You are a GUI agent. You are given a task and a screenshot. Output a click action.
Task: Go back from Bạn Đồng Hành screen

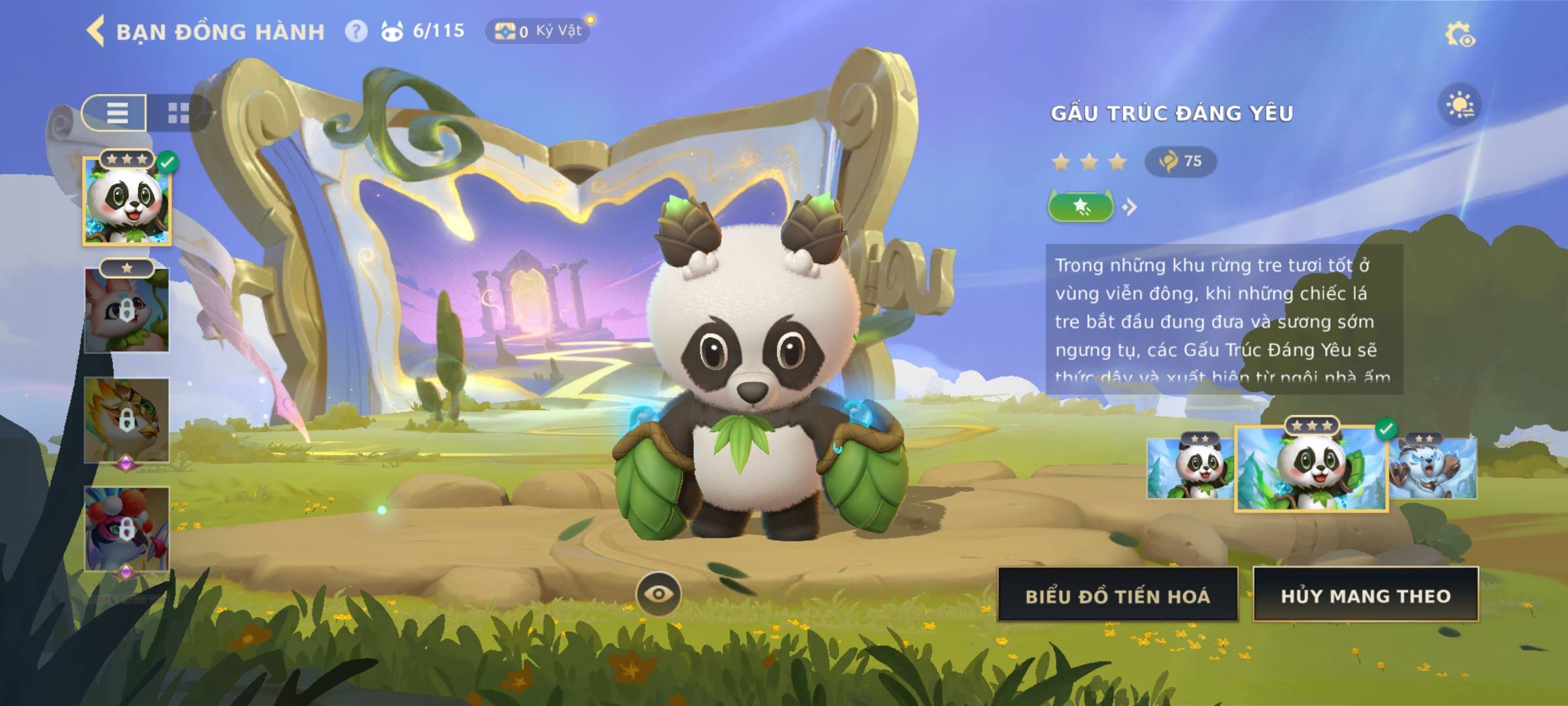tap(96, 31)
